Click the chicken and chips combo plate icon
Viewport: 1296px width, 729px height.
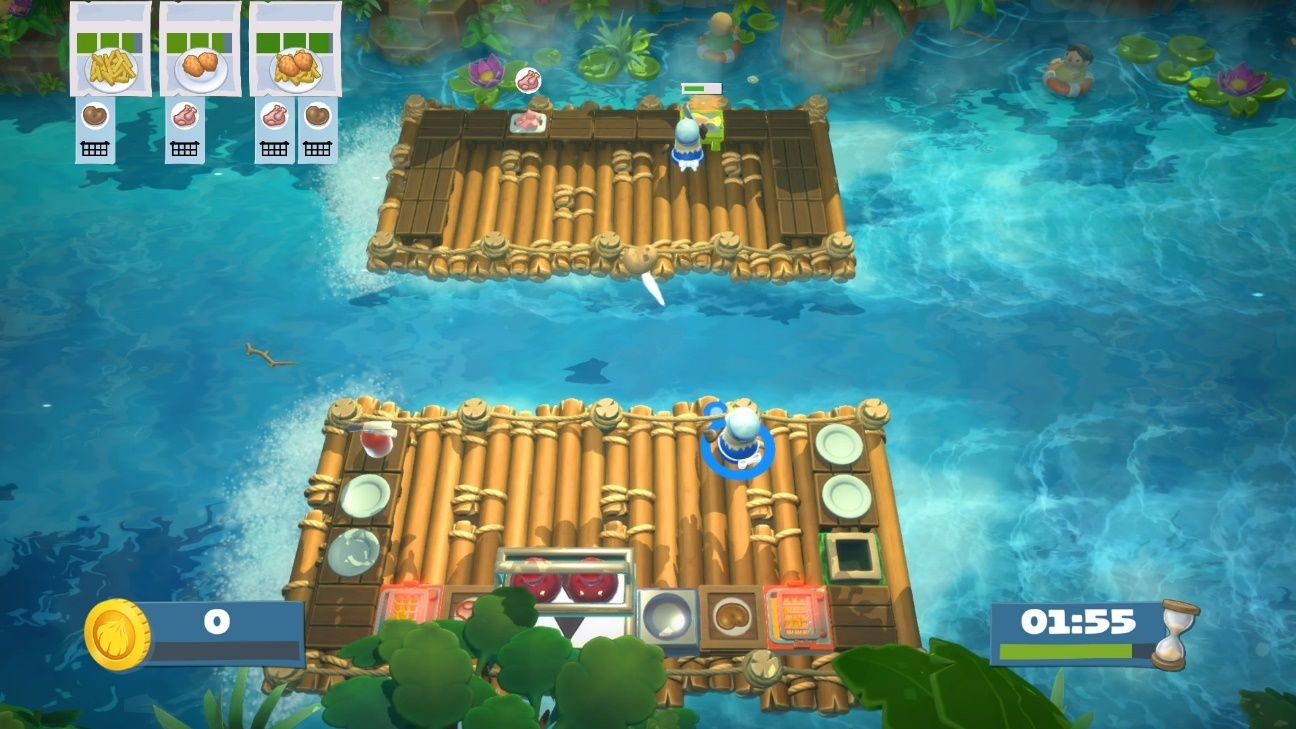click(298, 70)
